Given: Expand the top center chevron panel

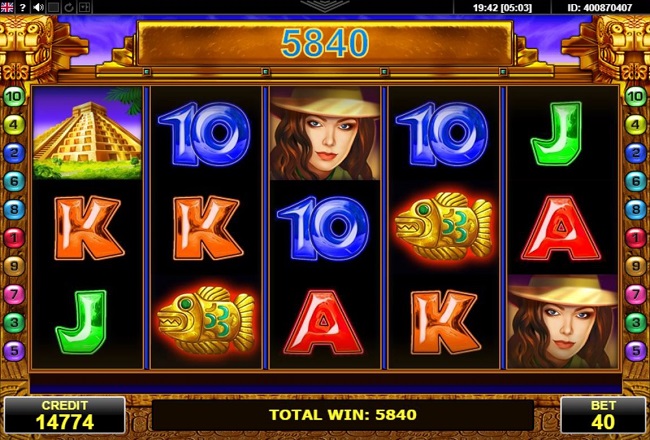Looking at the screenshot, I should click(325, 5).
